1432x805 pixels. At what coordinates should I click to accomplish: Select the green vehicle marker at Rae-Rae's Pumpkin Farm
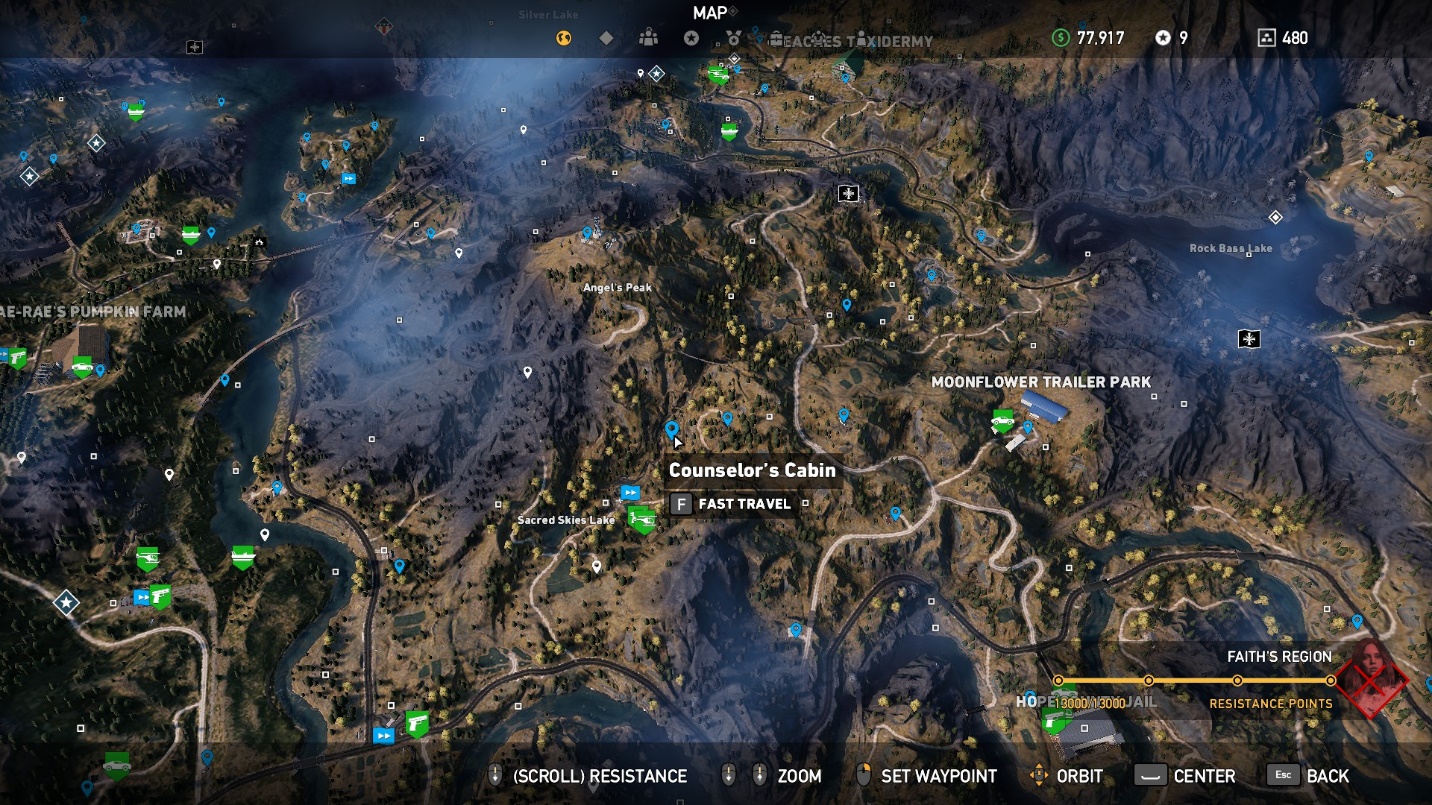82,367
